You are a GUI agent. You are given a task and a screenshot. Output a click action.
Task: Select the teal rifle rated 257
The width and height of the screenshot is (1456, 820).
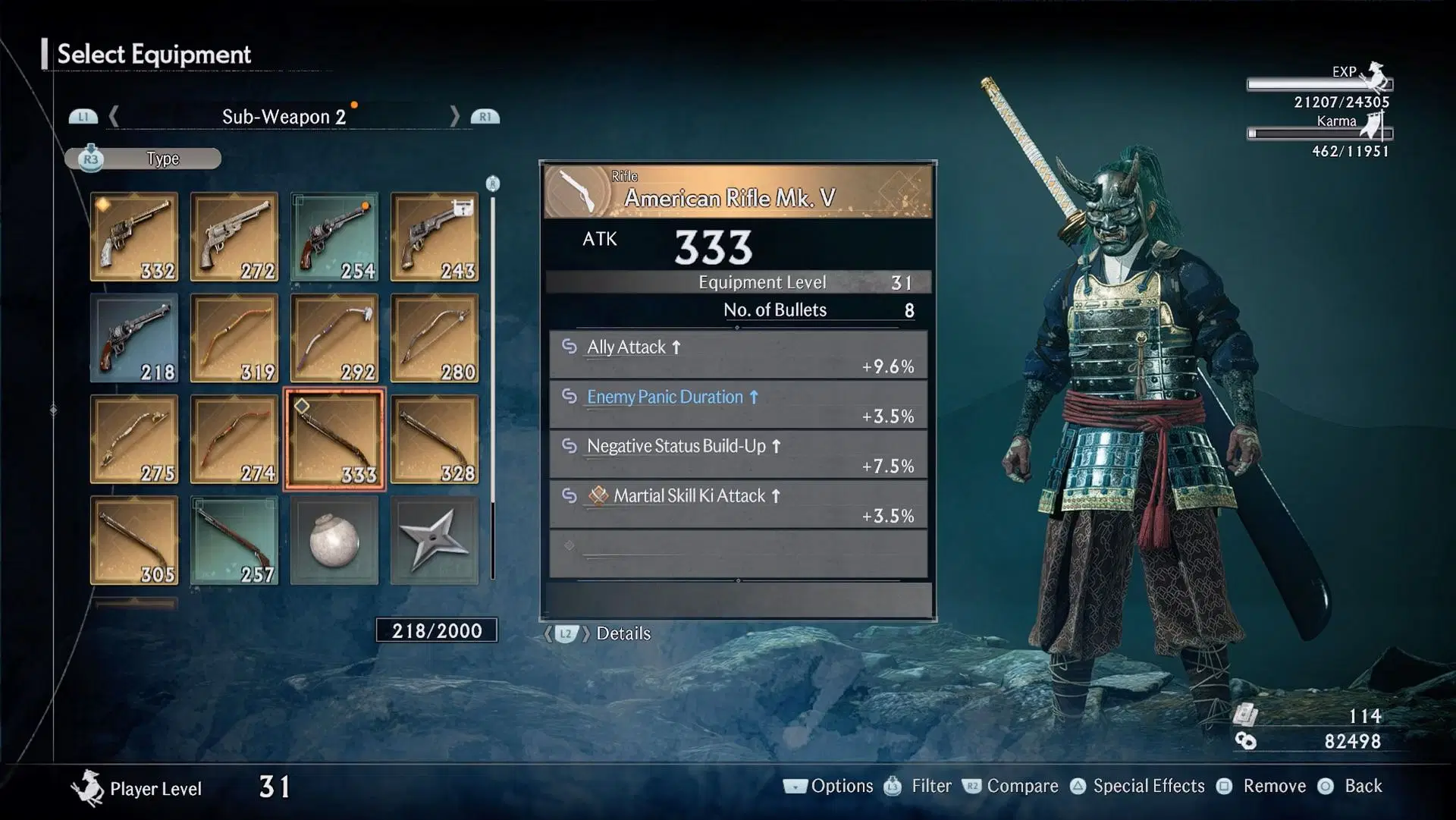234,540
